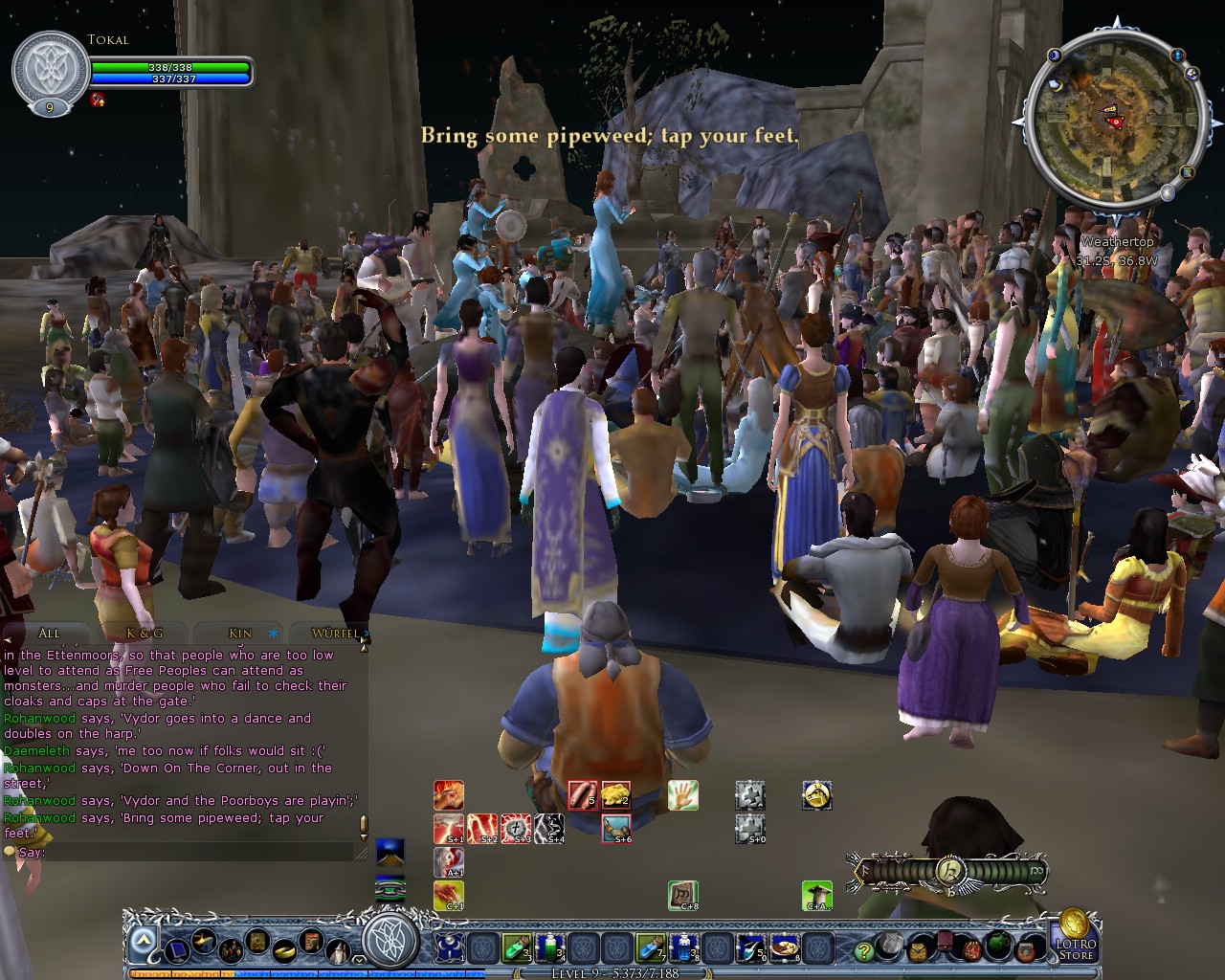Use the sausage food quickslot
This screenshot has height=980, width=1225.
(x=584, y=795)
